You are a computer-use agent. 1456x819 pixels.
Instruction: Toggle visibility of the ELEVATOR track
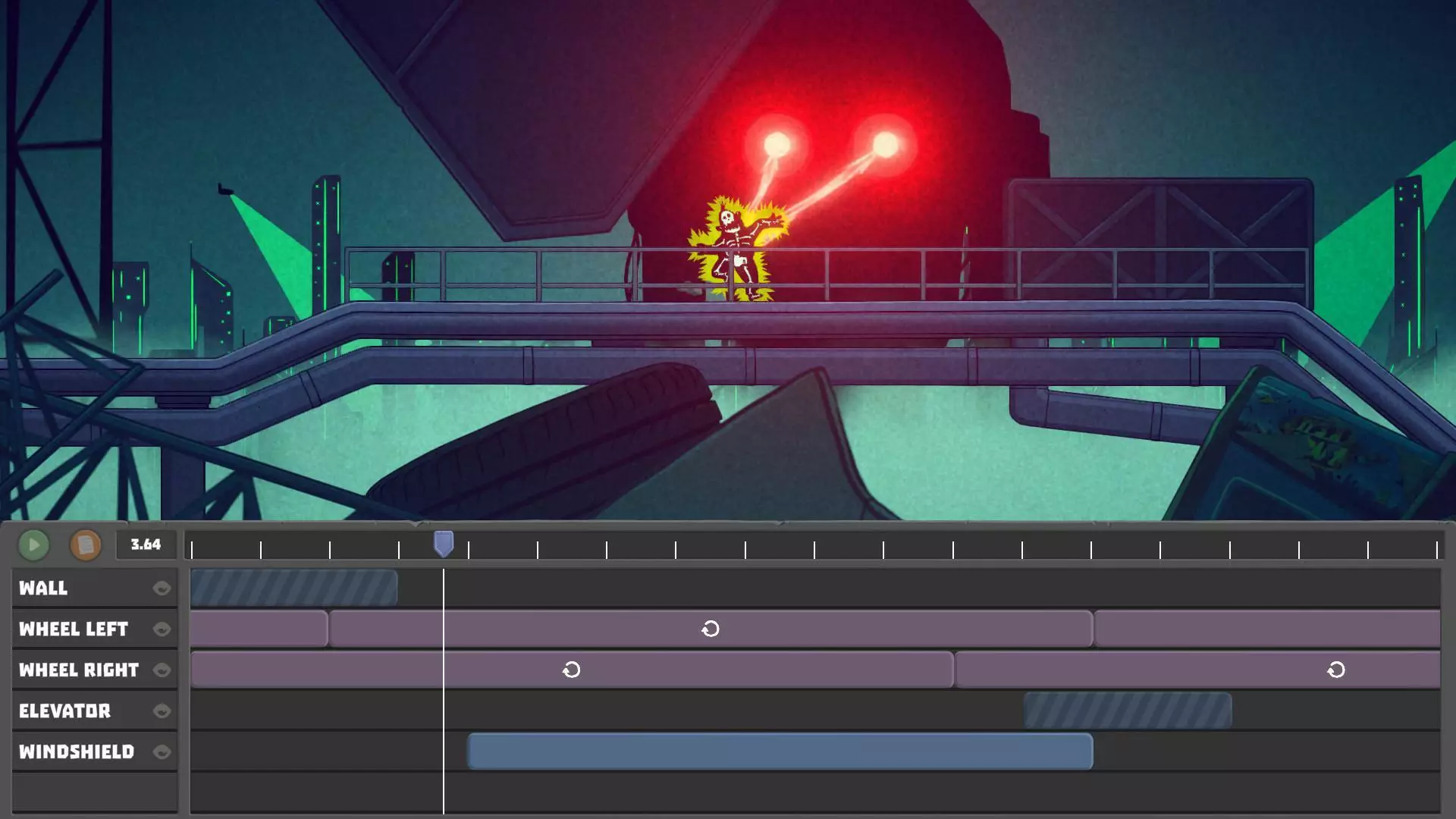(x=163, y=711)
